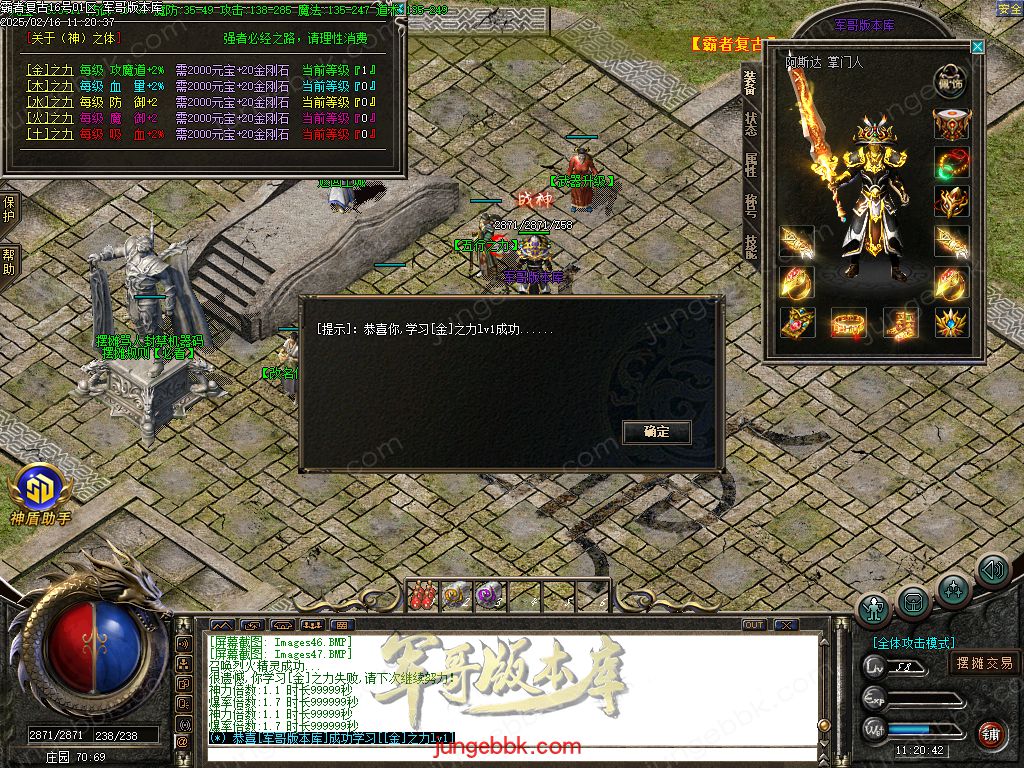Show the 技能 skills tab
Screen dimensions: 1024x768
tap(750, 246)
